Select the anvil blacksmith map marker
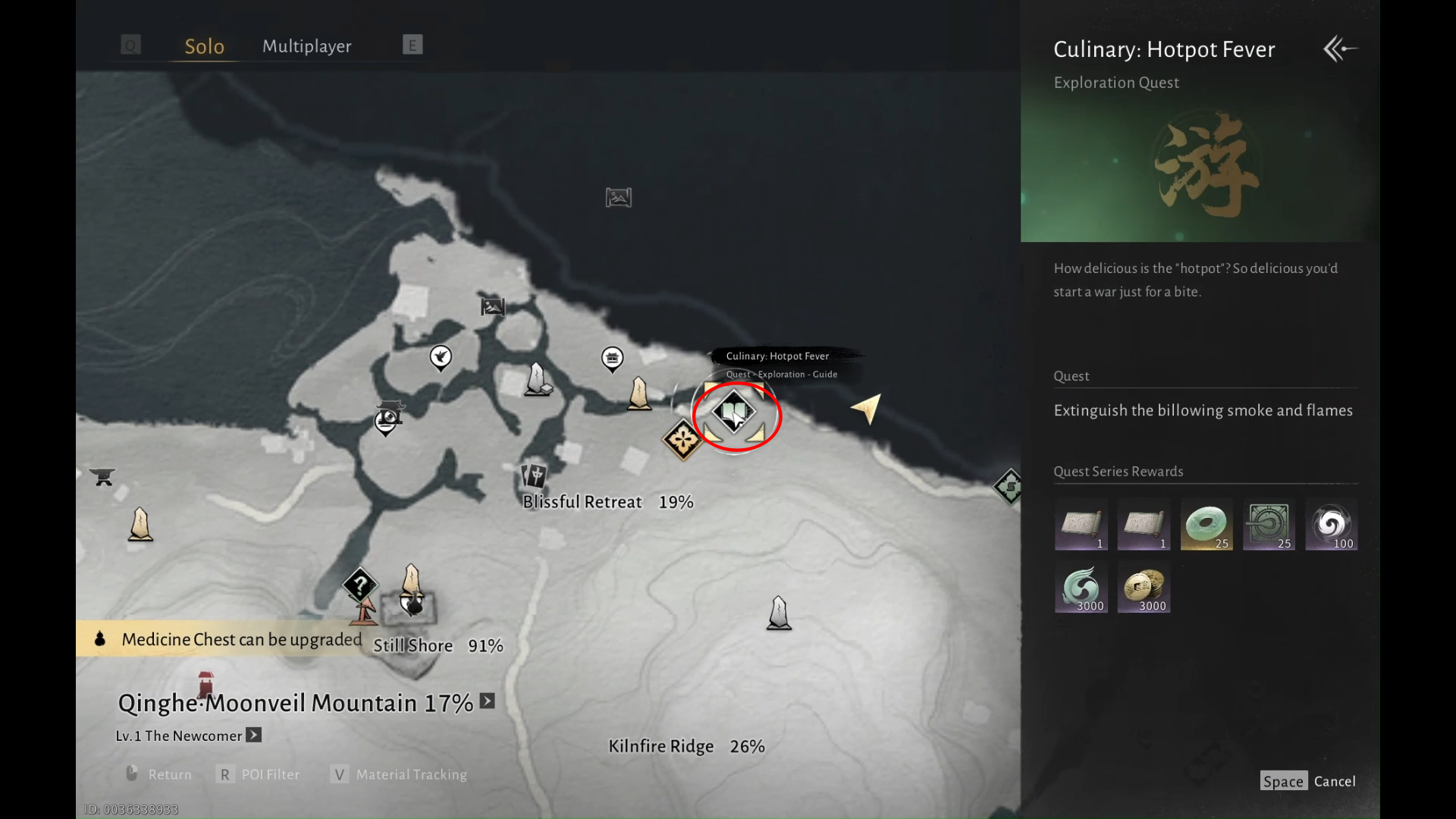Viewport: 1456px width, 819px height. coord(102,476)
